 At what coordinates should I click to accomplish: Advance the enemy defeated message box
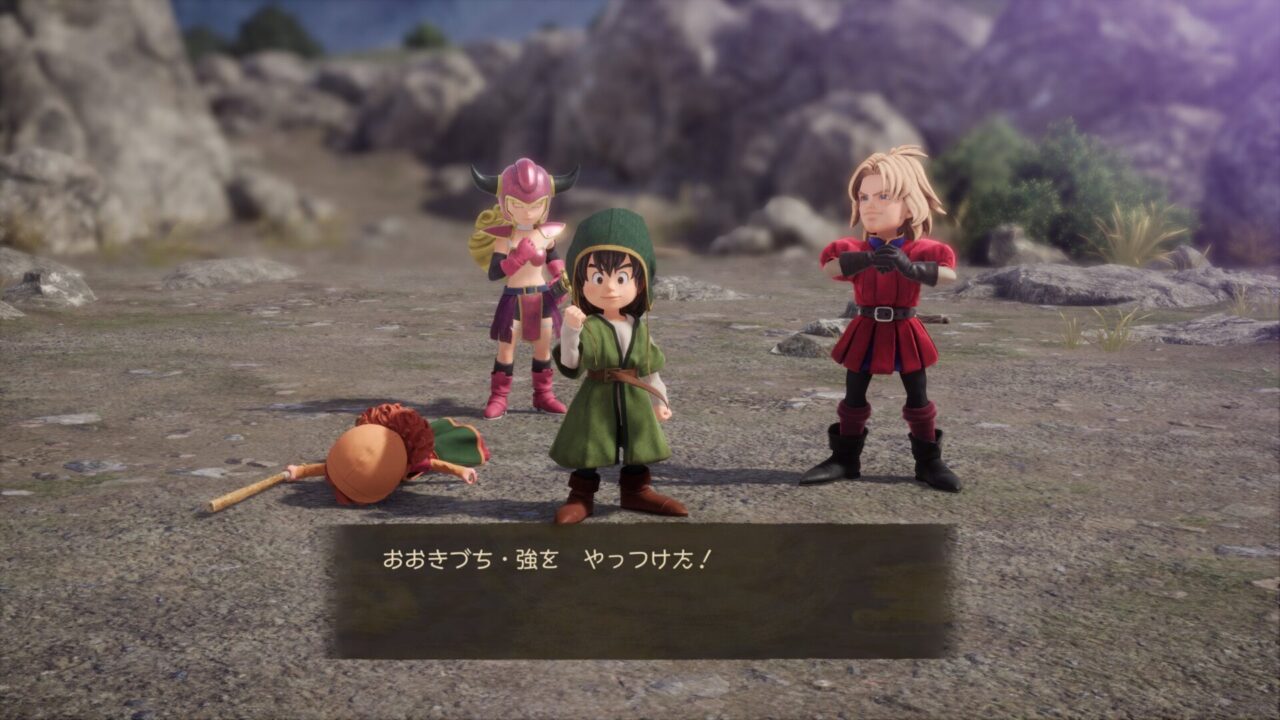pos(641,590)
